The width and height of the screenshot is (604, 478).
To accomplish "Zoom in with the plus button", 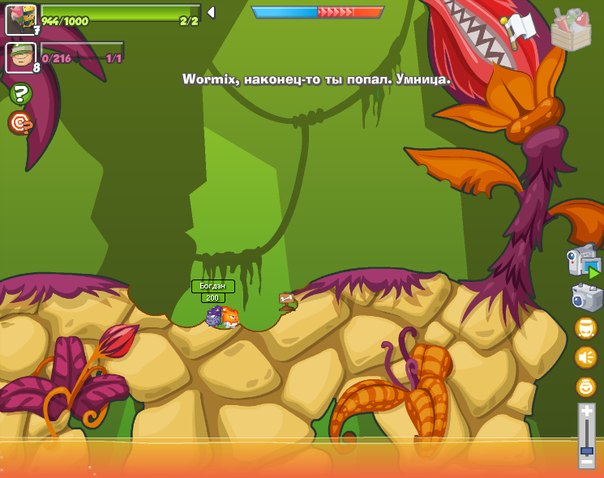I will click(586, 411).
